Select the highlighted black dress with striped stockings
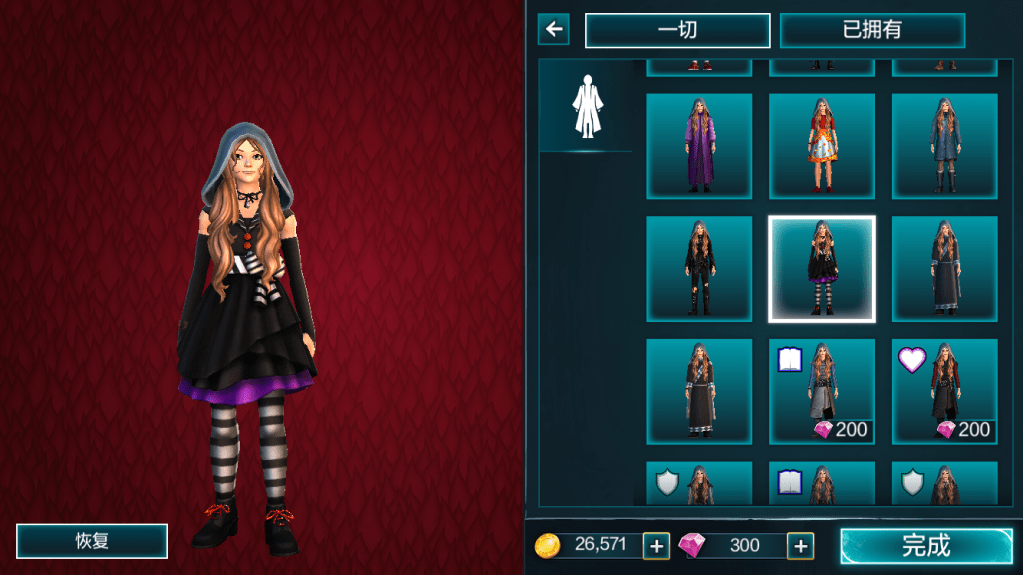The width and height of the screenshot is (1023, 575). coord(821,269)
